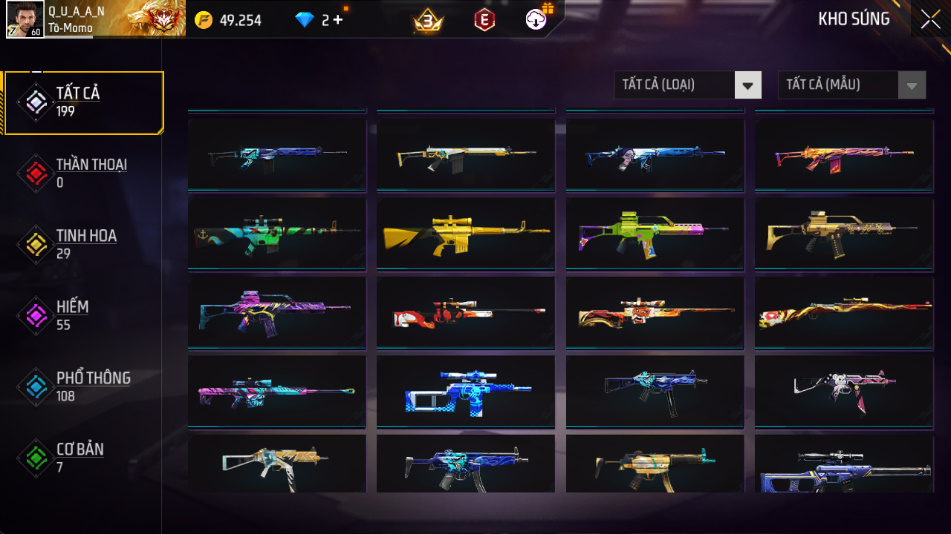Select the solid yellow sniper rifle skin

(x=466, y=231)
